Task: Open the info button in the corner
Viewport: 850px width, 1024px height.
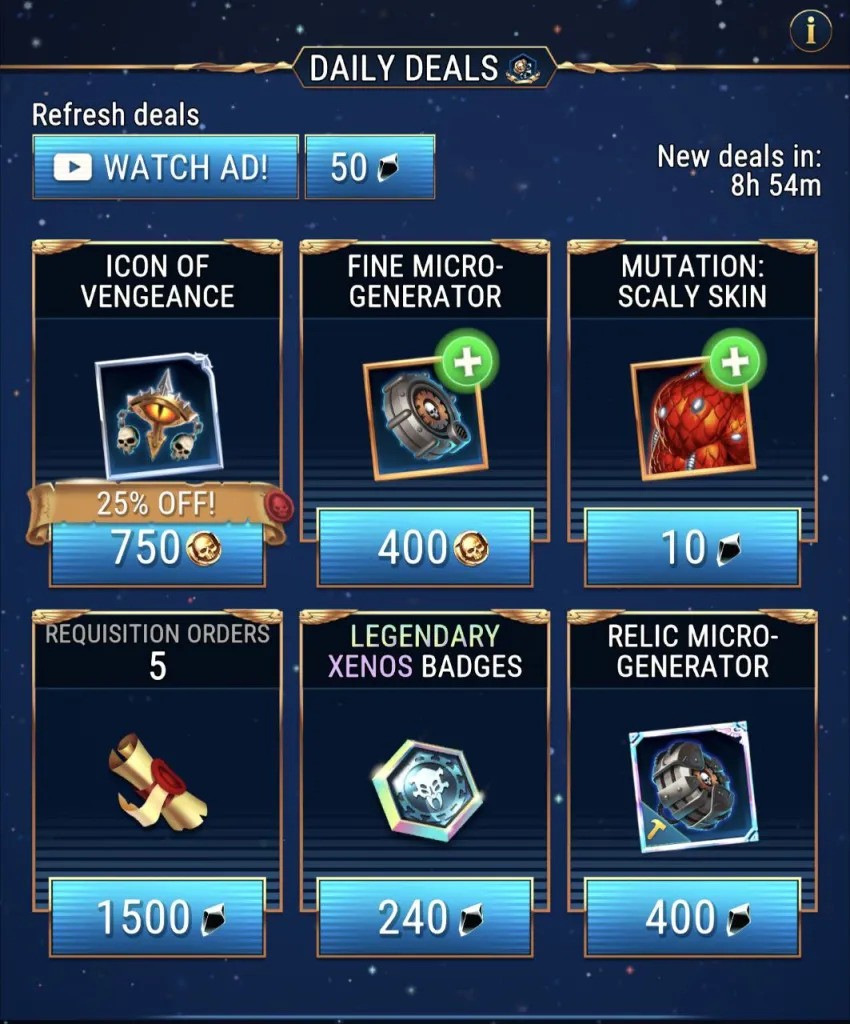Action: 810,32
